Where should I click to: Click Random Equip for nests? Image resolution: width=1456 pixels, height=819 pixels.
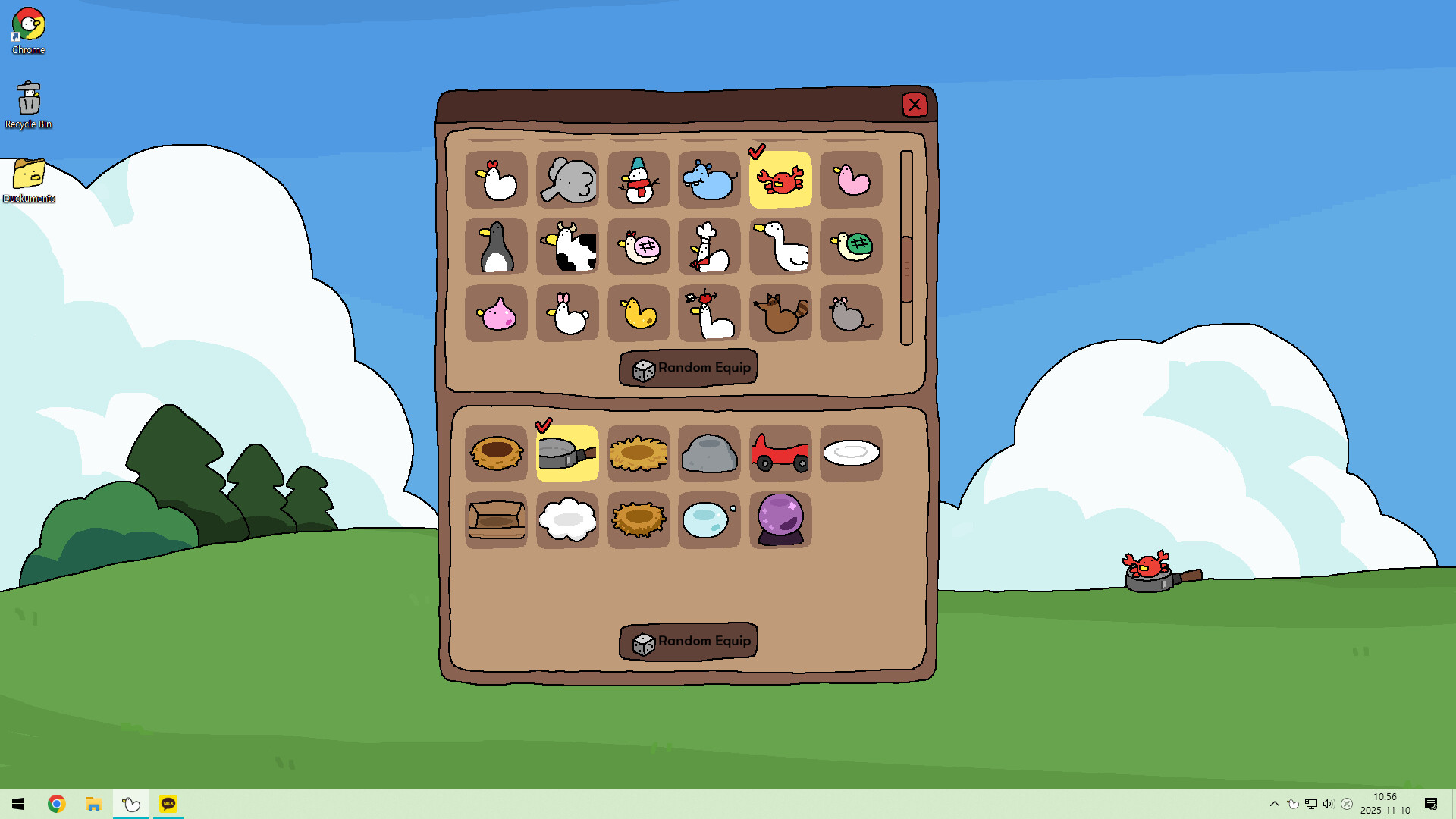pyautogui.click(x=688, y=641)
